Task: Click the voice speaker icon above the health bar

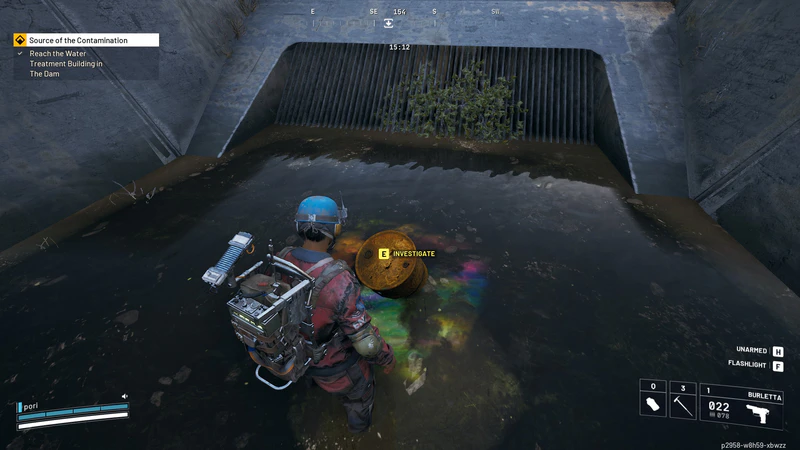Action: [x=125, y=396]
